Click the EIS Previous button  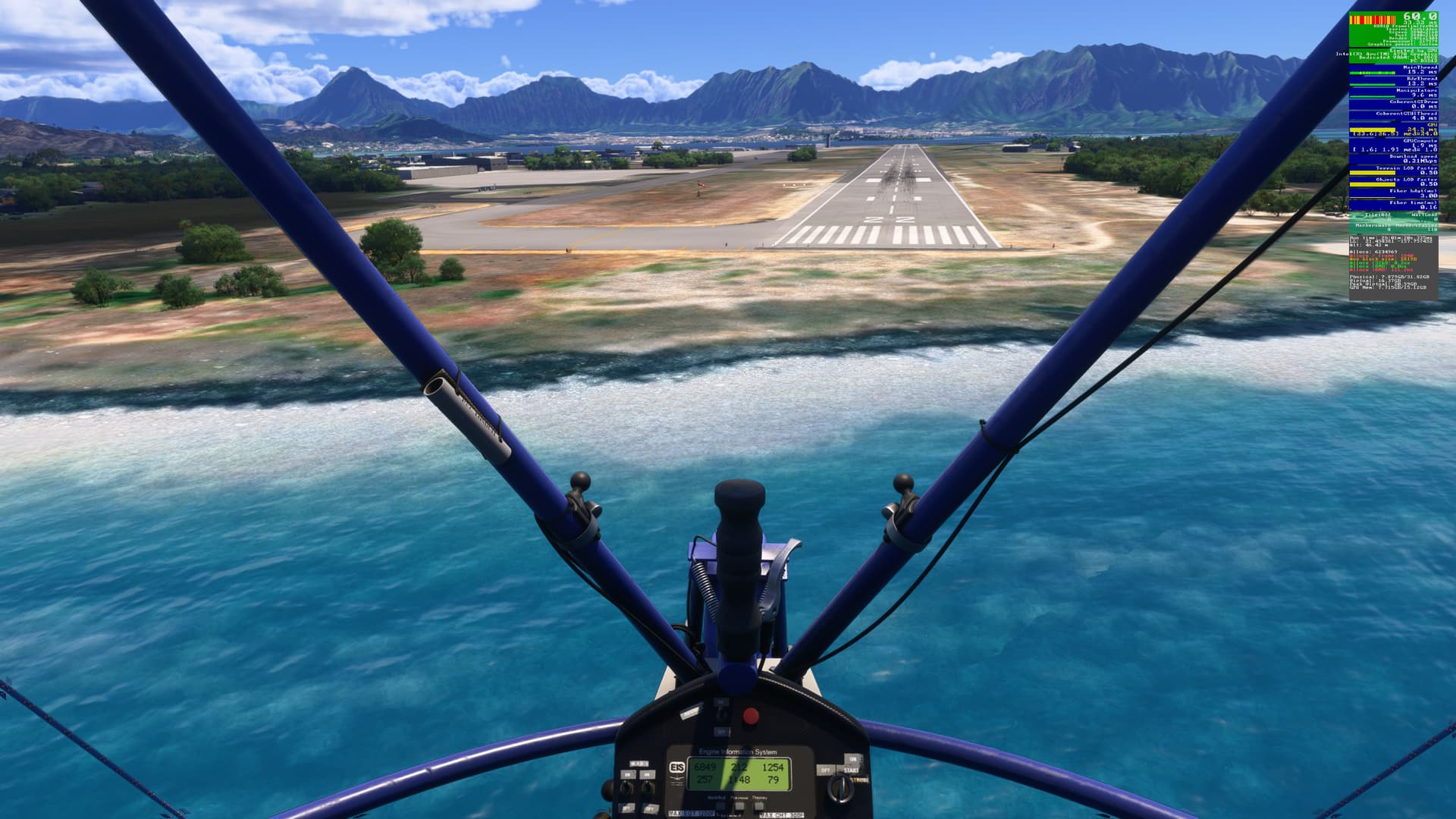(x=739, y=806)
